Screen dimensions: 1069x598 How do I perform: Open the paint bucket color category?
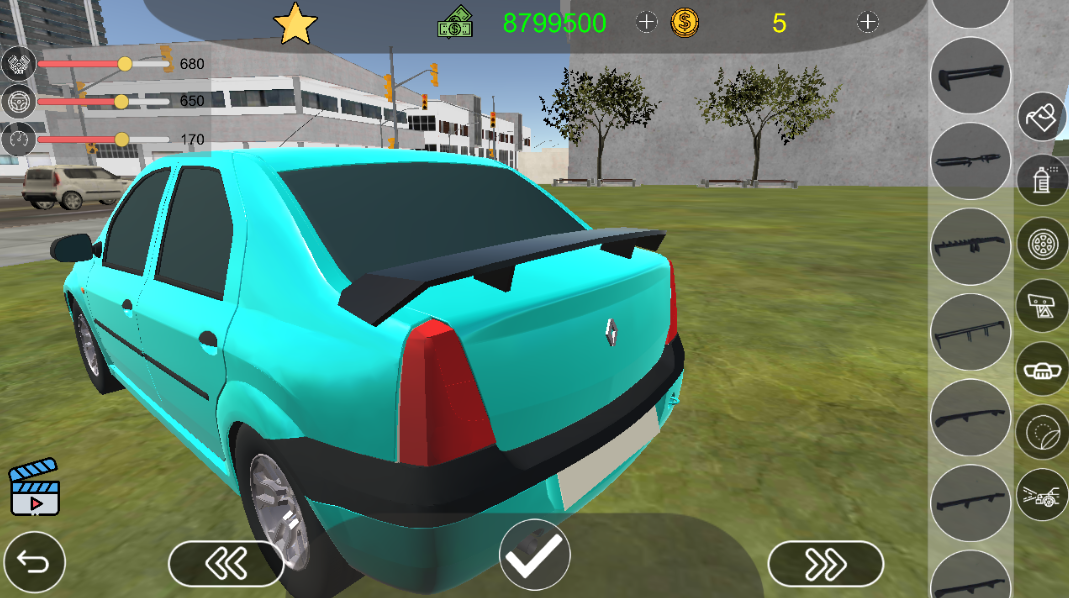[x=1042, y=117]
